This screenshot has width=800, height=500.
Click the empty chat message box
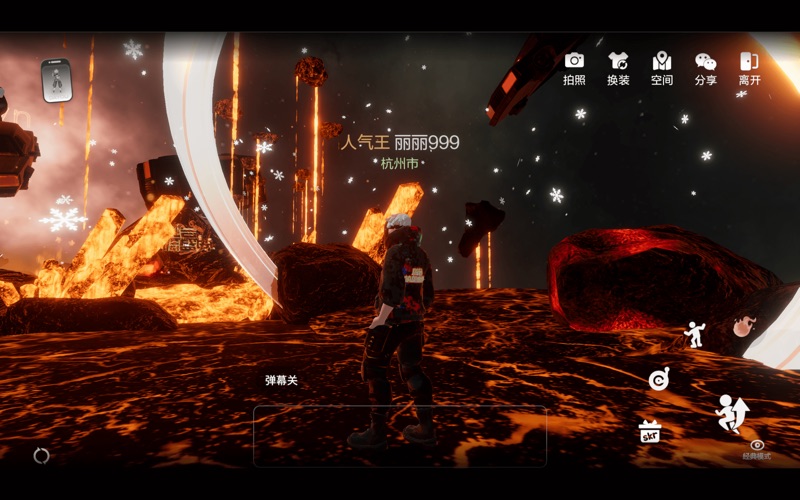(x=400, y=436)
